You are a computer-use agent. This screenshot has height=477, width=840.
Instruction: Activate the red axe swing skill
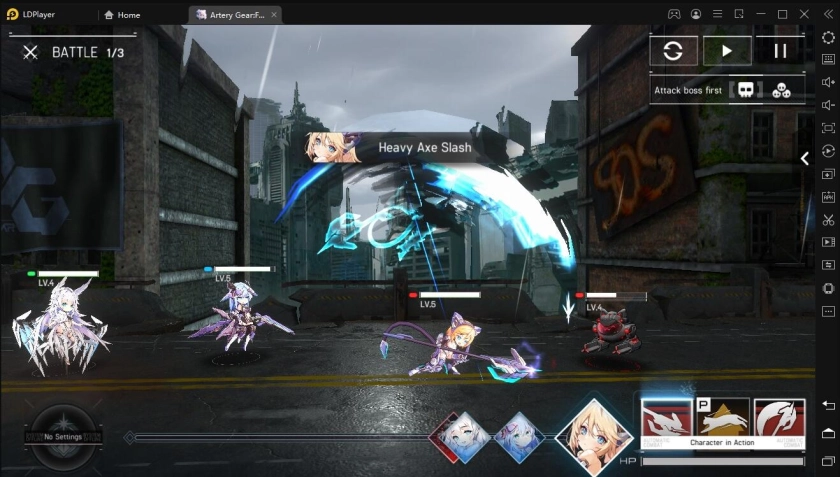pos(779,421)
